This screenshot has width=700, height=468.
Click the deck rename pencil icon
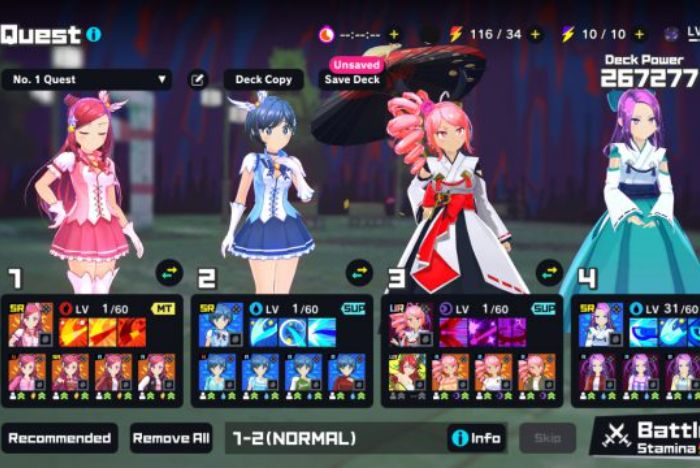pos(199,79)
